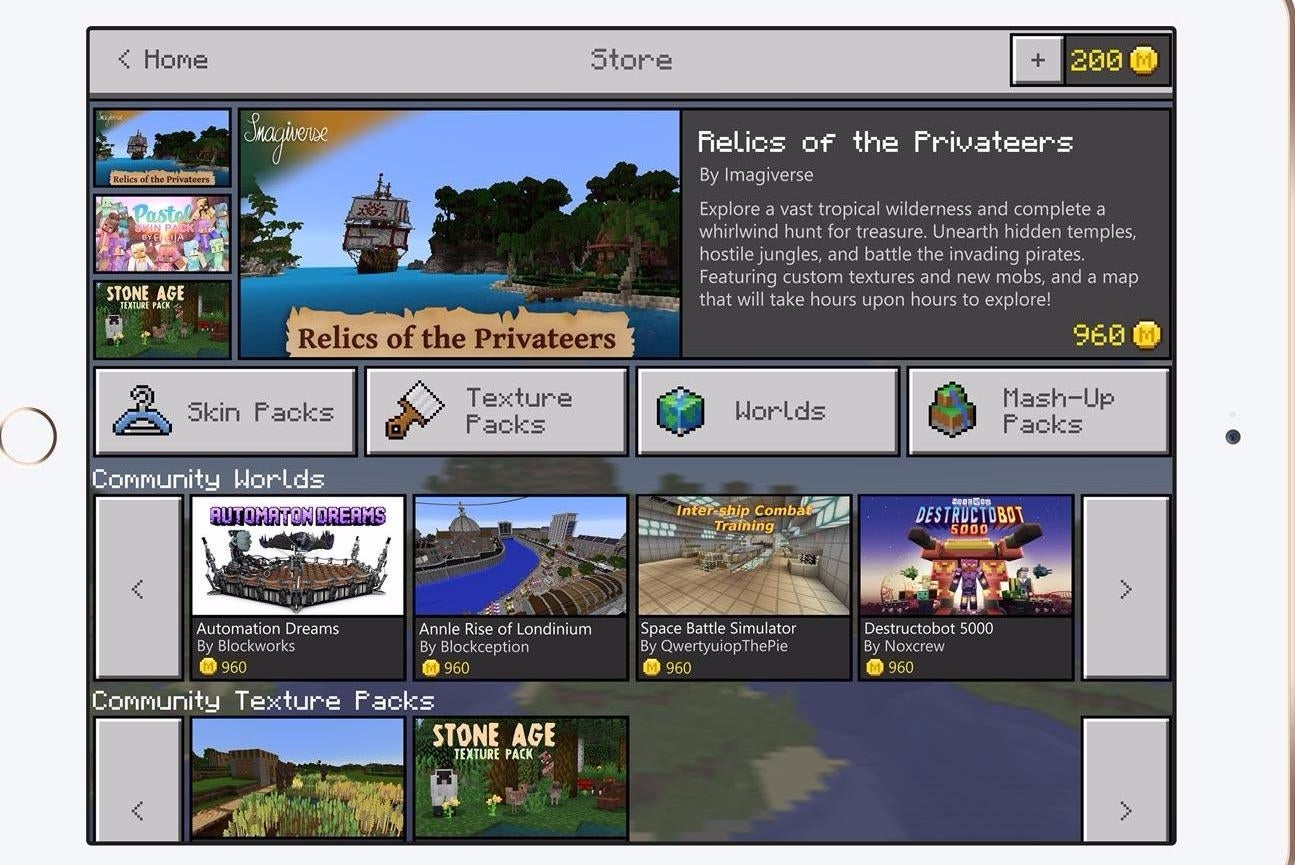Purchase Relics of the Privateers for 960
1295x865 pixels.
[x=1120, y=335]
